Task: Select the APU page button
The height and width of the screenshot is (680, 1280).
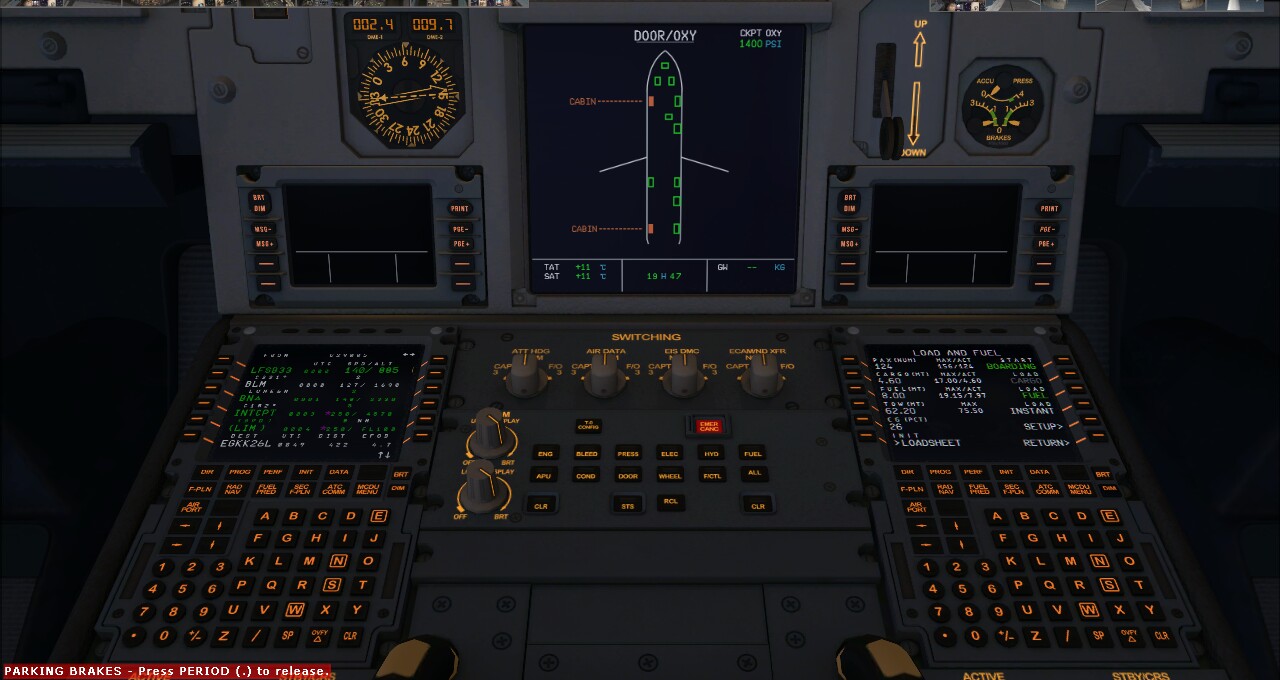Action: pos(545,476)
